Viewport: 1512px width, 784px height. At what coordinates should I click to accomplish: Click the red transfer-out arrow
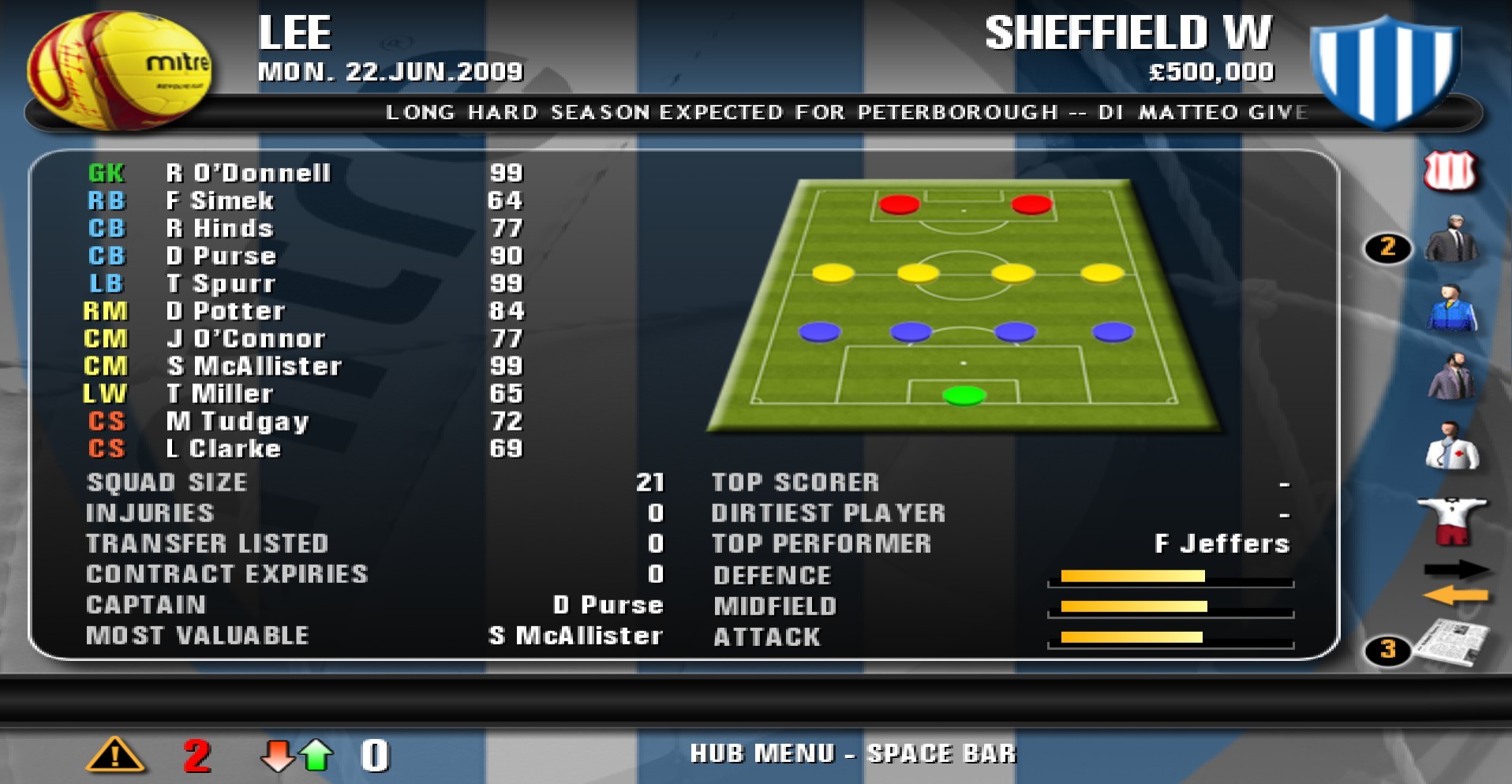coord(278,755)
